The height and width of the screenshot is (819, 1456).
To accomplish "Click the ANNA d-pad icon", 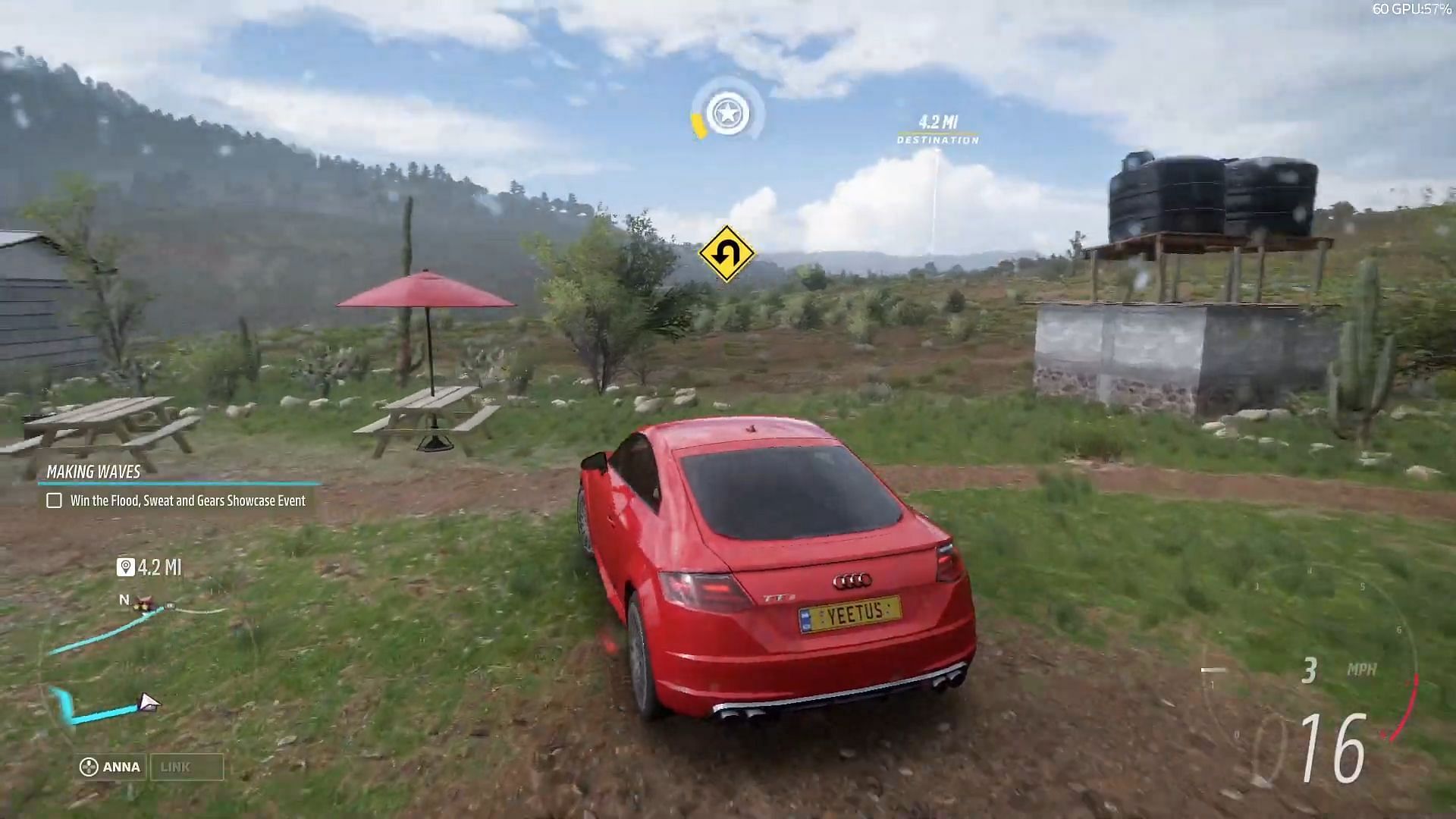I will pyautogui.click(x=88, y=767).
